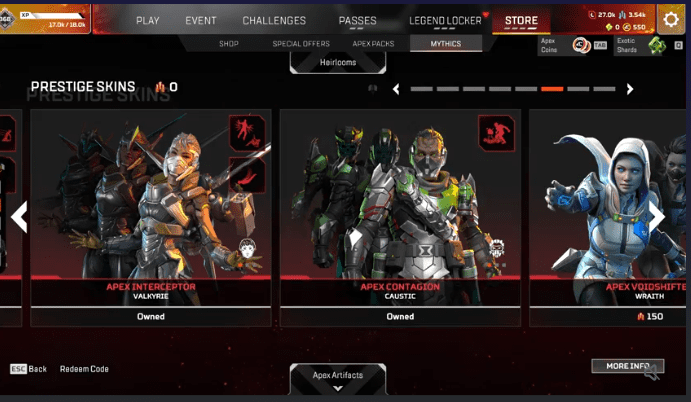Click the Redeem Code option

[84, 369]
